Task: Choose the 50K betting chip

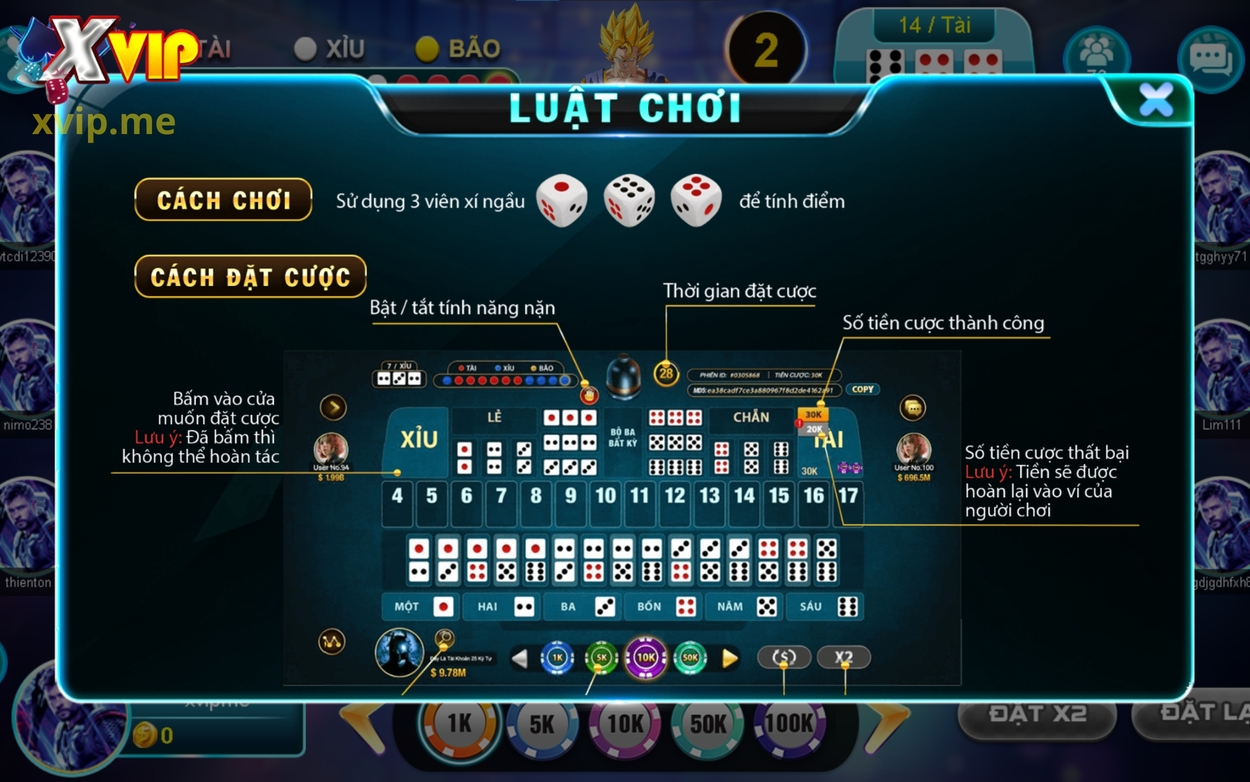Action: click(708, 725)
